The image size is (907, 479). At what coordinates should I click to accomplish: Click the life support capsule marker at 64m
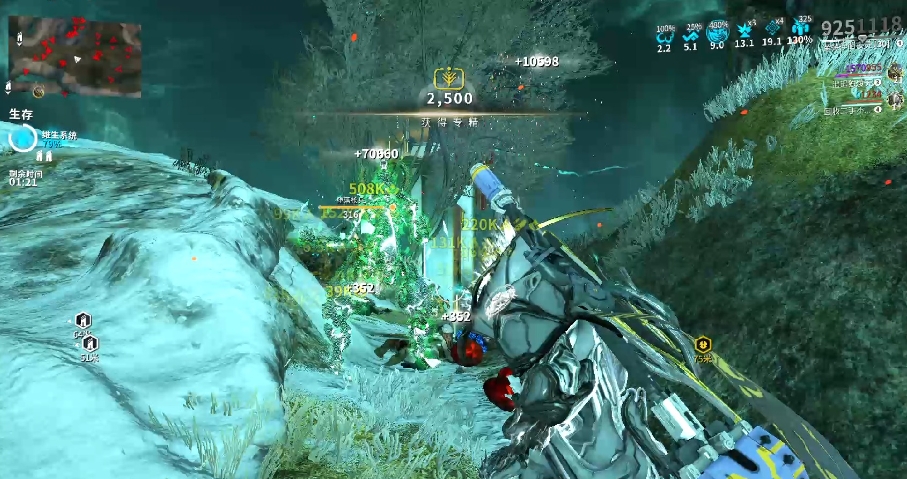click(x=84, y=320)
